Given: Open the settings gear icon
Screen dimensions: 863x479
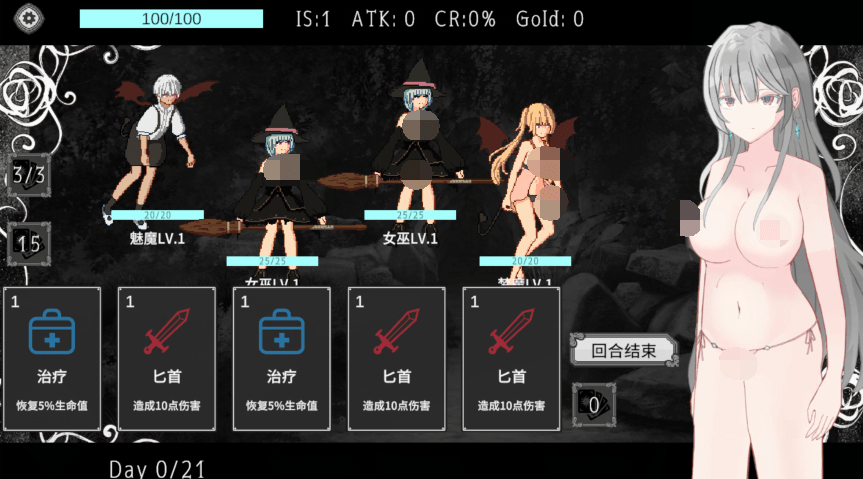Looking at the screenshot, I should pyautogui.click(x=30, y=19).
